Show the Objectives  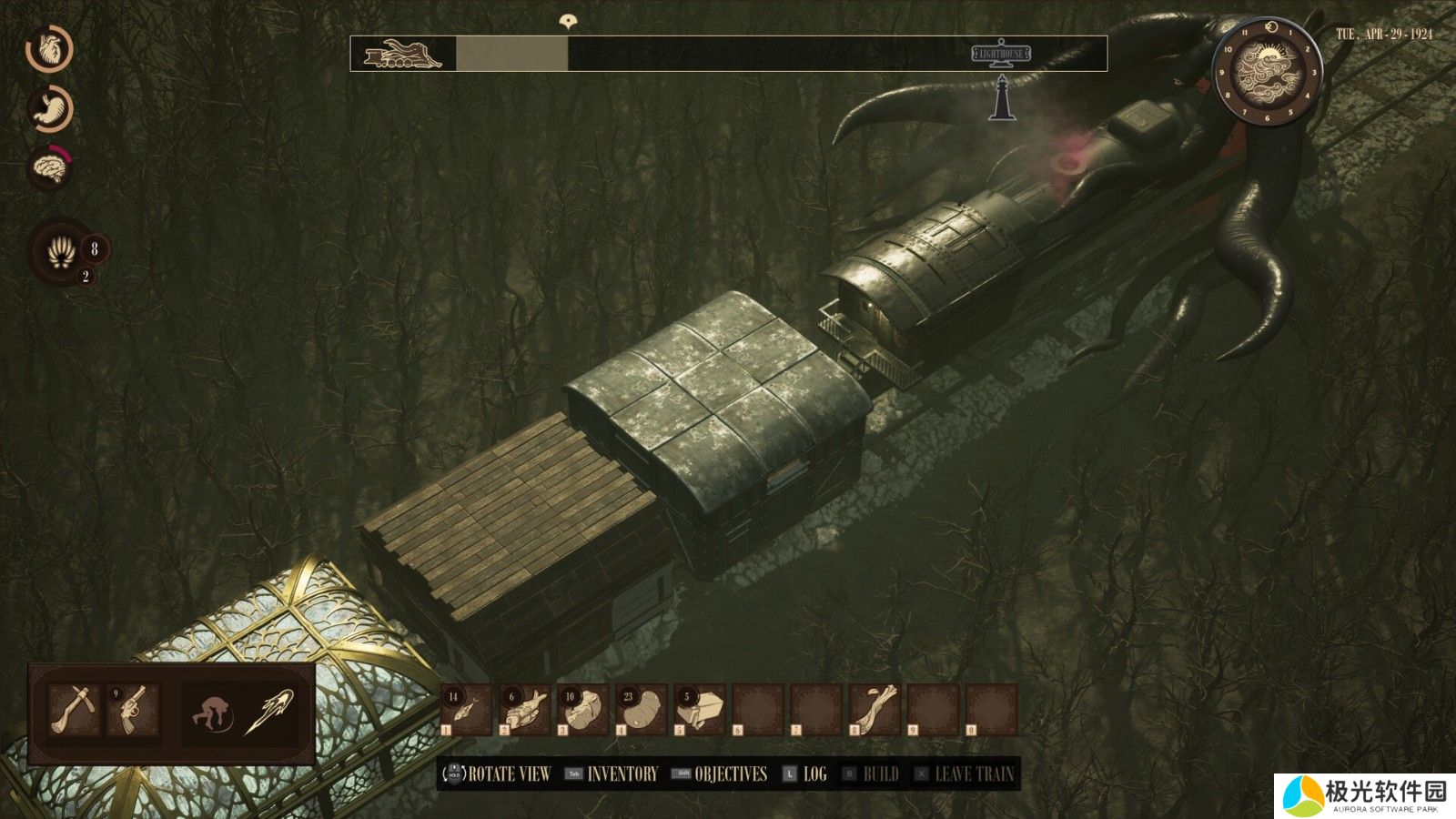pyautogui.click(x=730, y=774)
